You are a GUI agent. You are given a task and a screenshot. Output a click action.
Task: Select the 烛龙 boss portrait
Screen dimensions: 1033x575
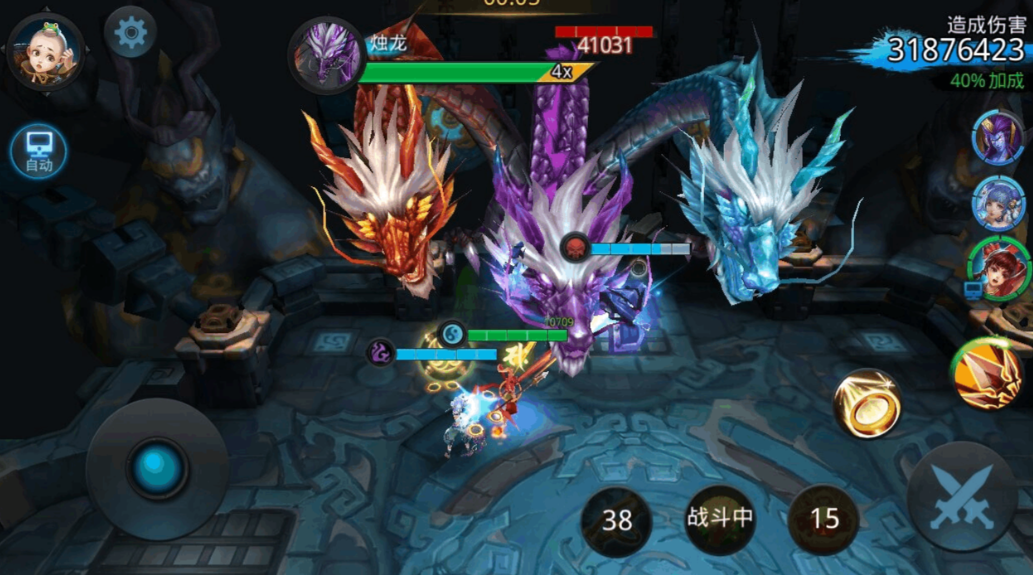click(x=325, y=53)
